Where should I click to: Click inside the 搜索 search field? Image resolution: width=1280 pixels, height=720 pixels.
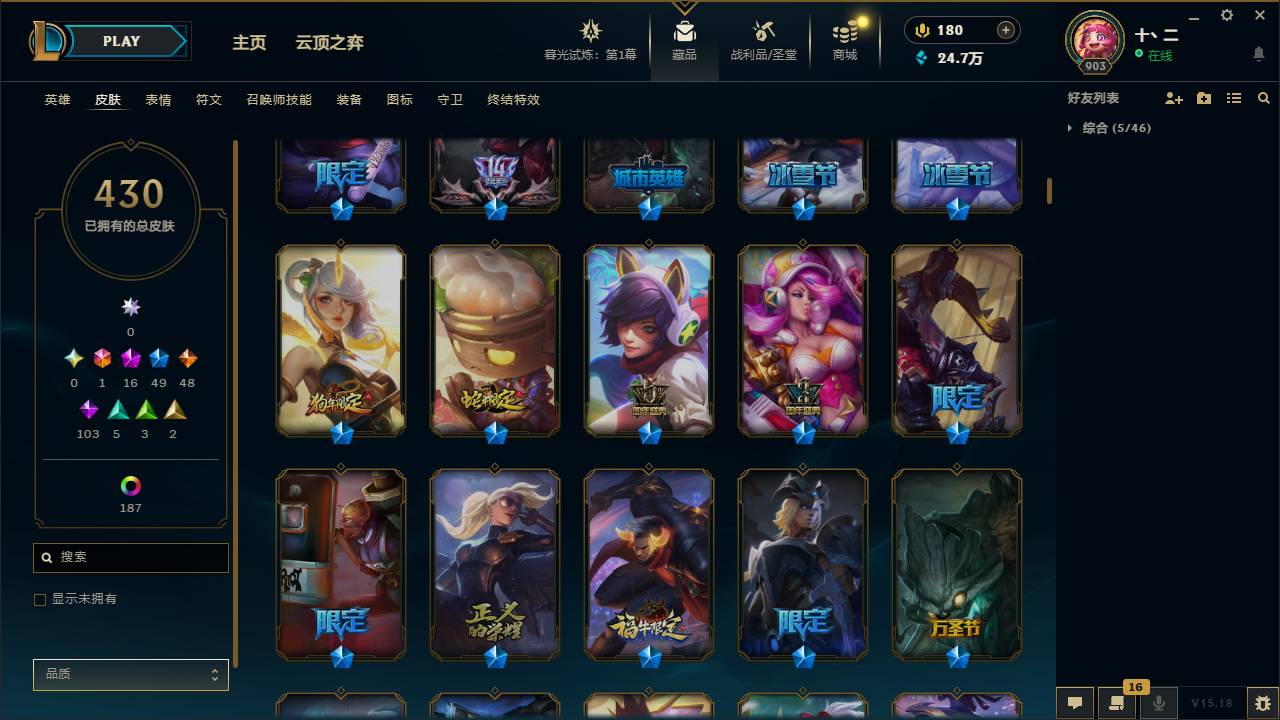(130, 557)
